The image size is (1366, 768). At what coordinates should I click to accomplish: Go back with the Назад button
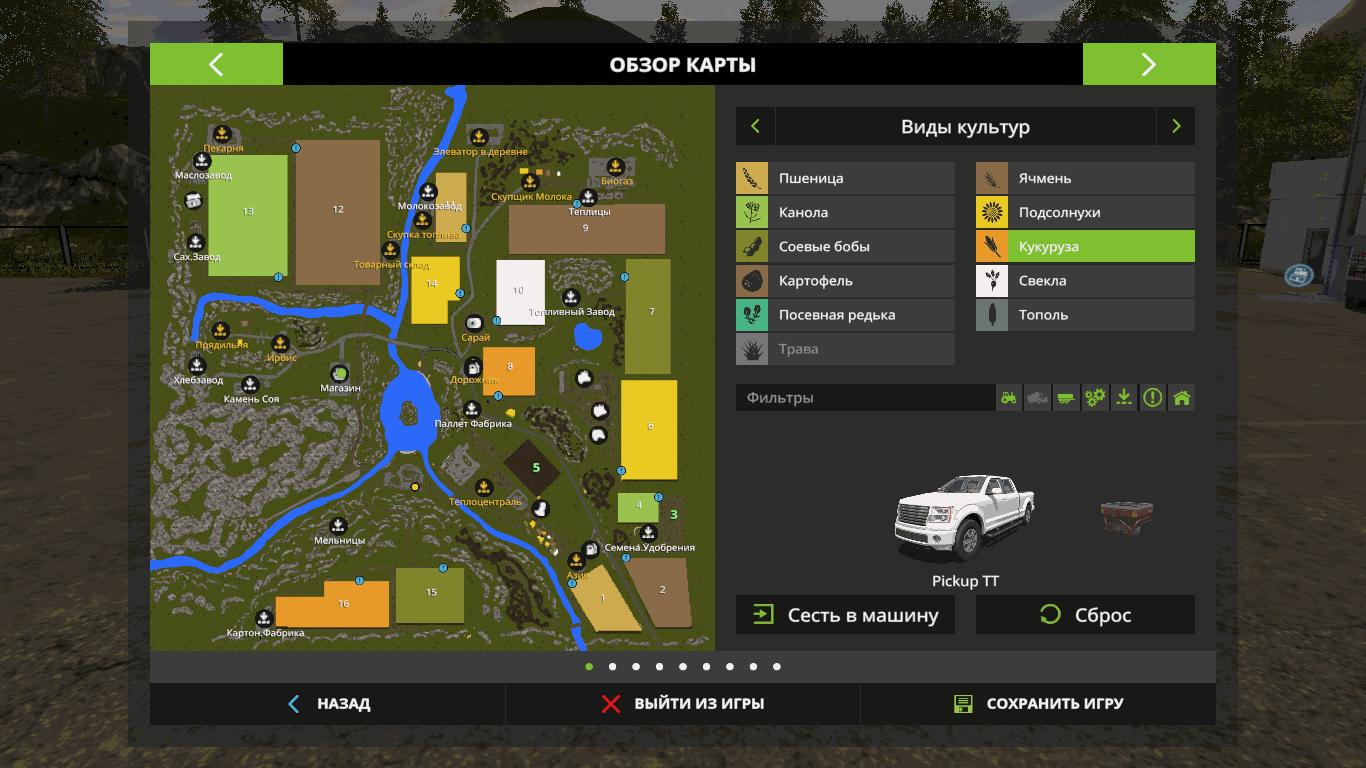[328, 704]
